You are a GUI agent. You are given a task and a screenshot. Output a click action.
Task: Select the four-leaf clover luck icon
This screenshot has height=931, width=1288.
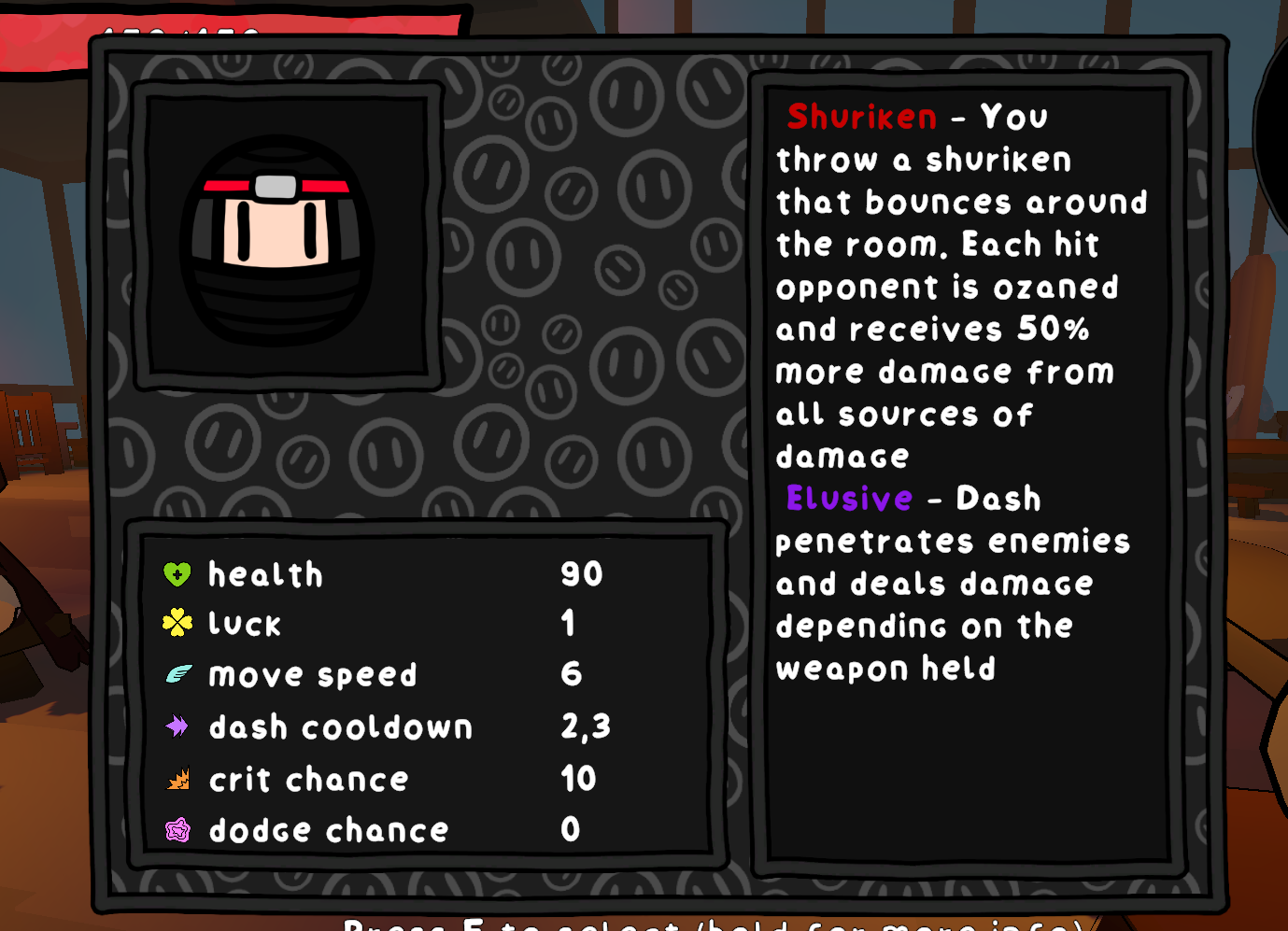(x=177, y=623)
